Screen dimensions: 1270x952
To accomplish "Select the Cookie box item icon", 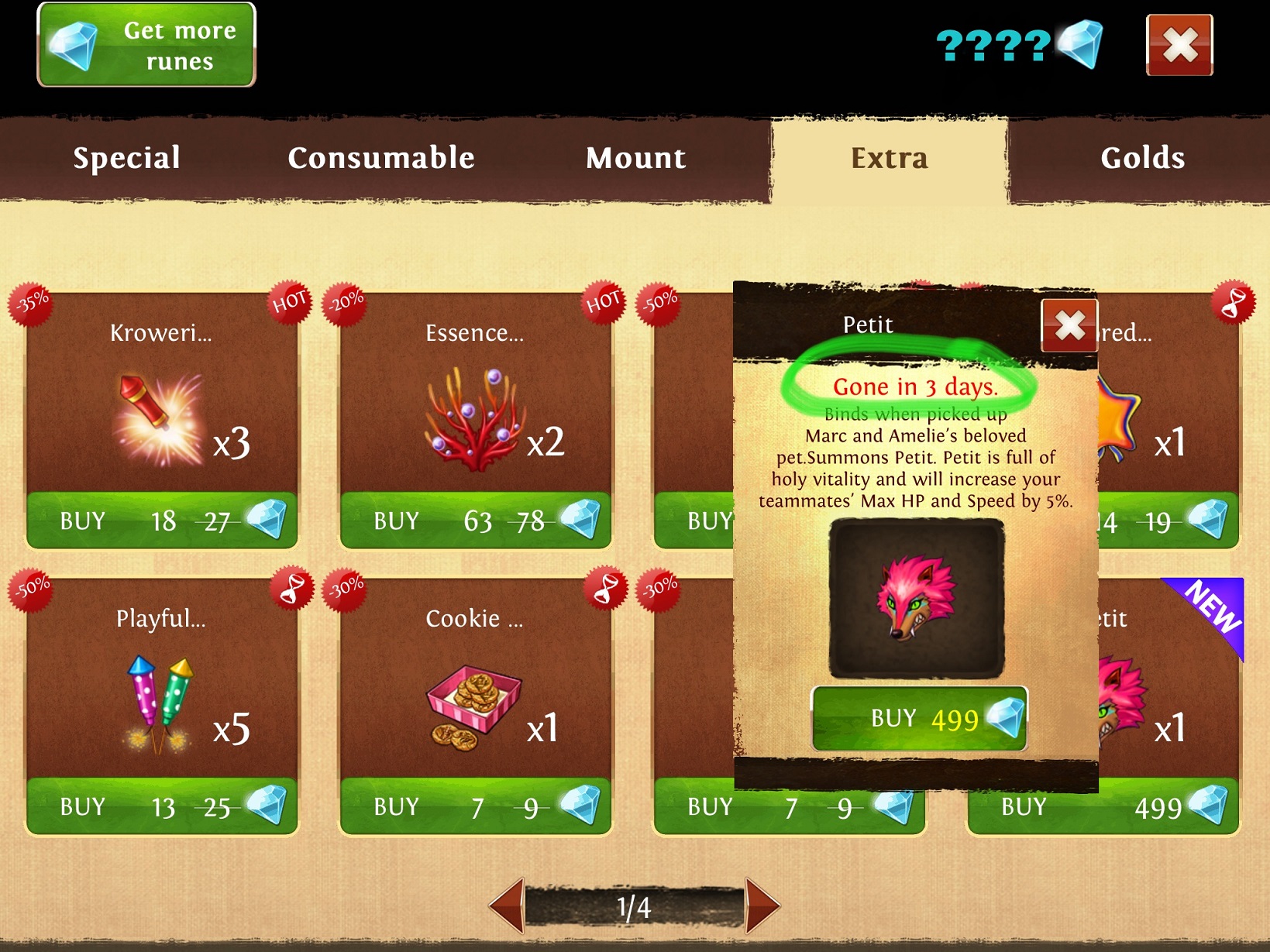I will [x=473, y=706].
